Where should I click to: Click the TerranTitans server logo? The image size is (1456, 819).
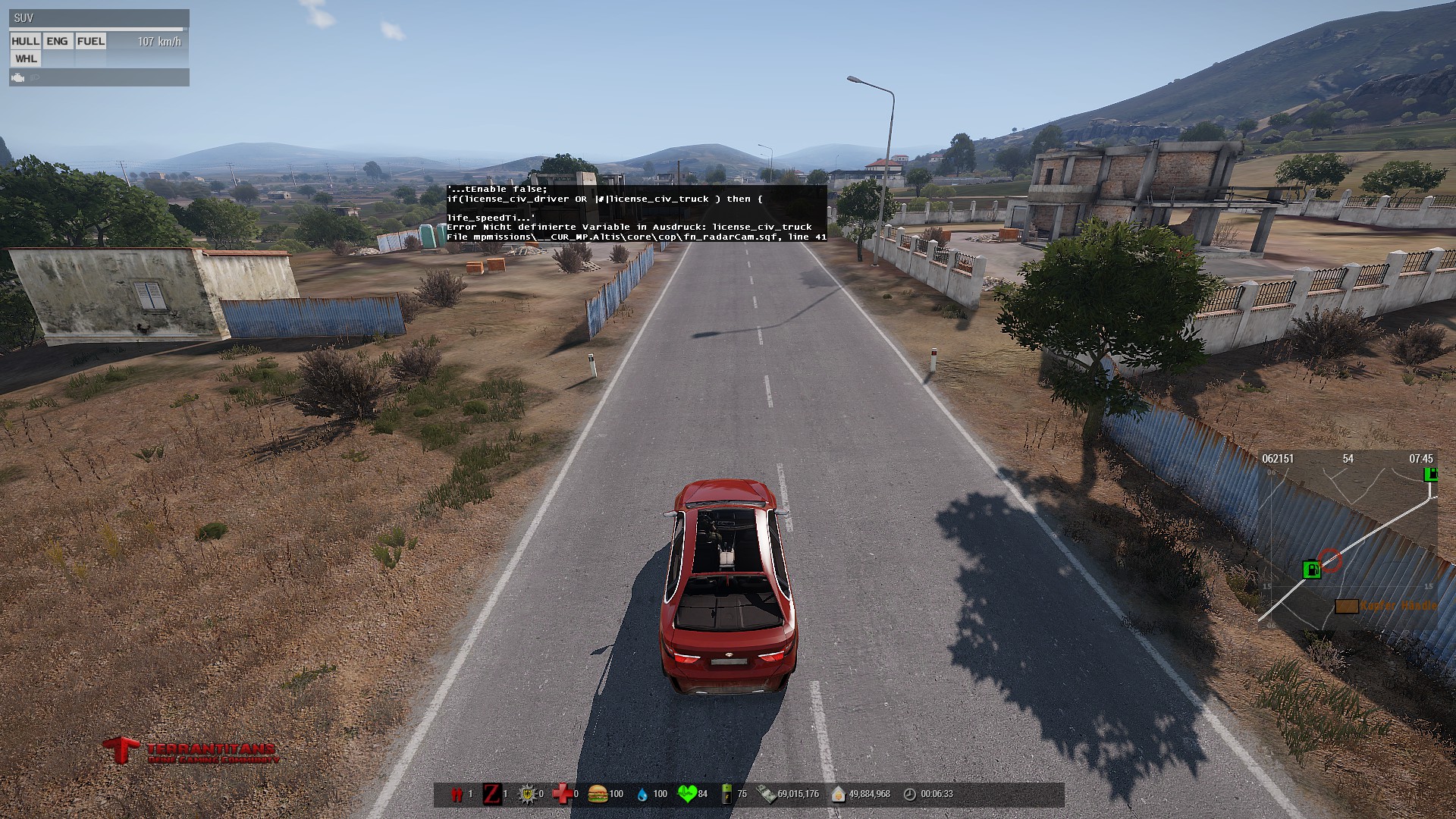point(191,751)
